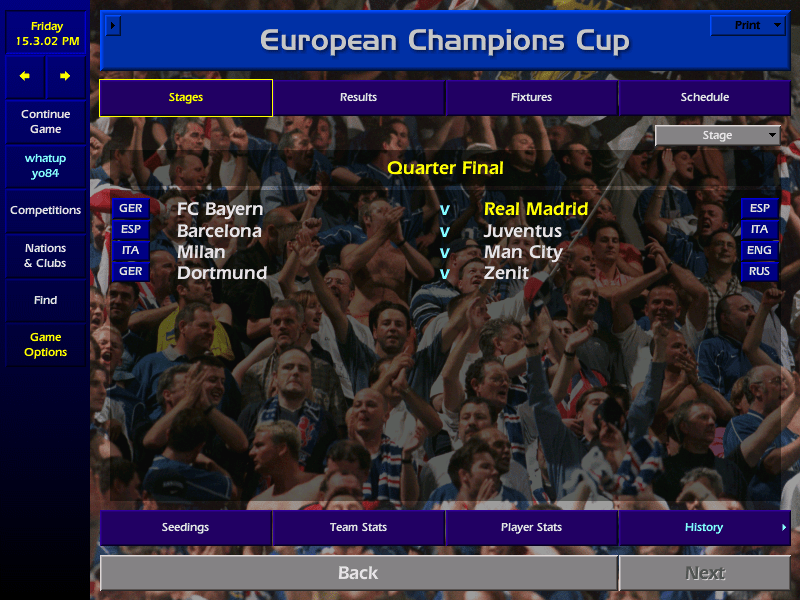800x600 pixels.
Task: Open the Competitions menu
Action: [45, 210]
